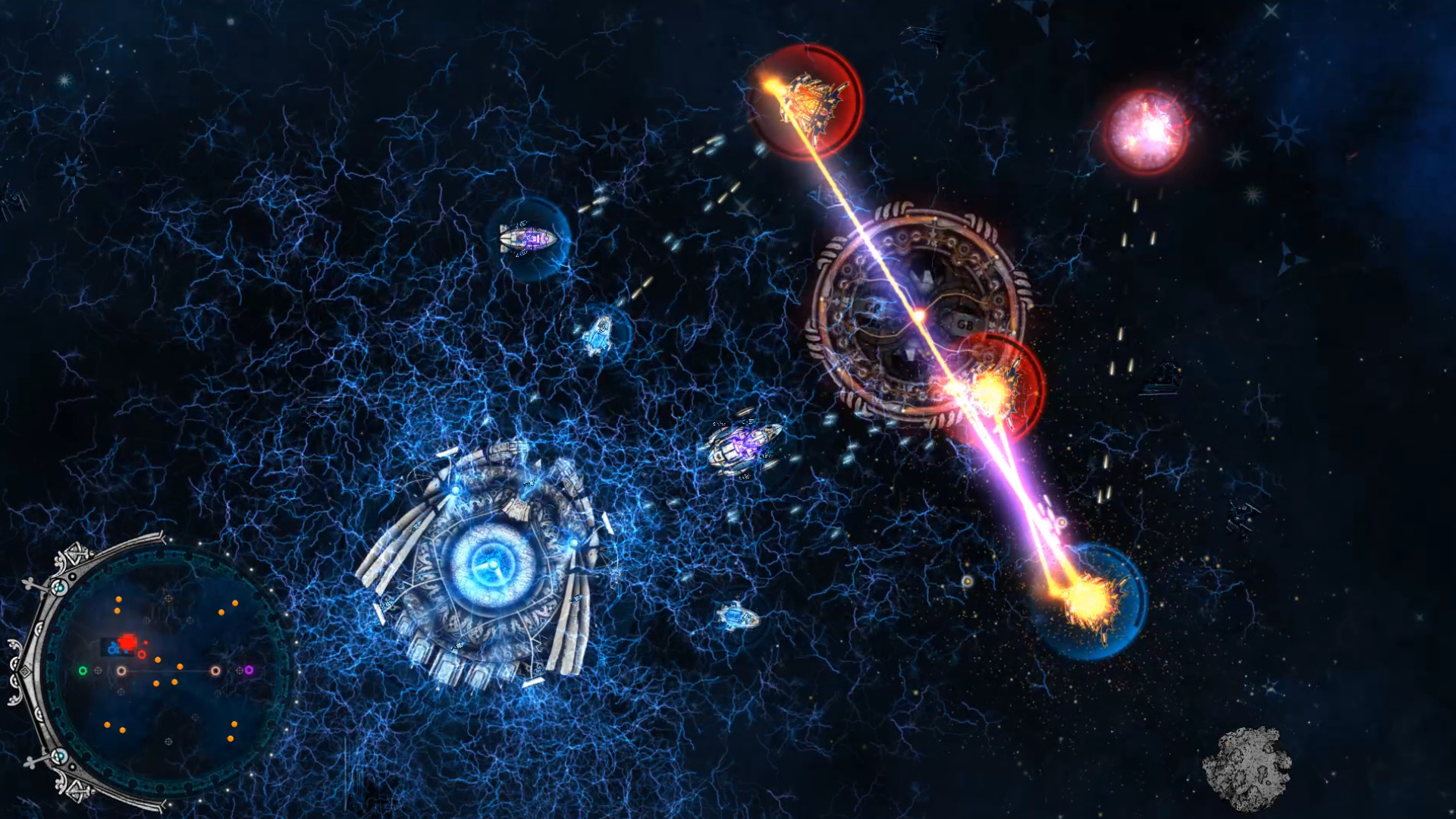
Task: Click an orange resource dot on the minimap
Action: [158, 660]
